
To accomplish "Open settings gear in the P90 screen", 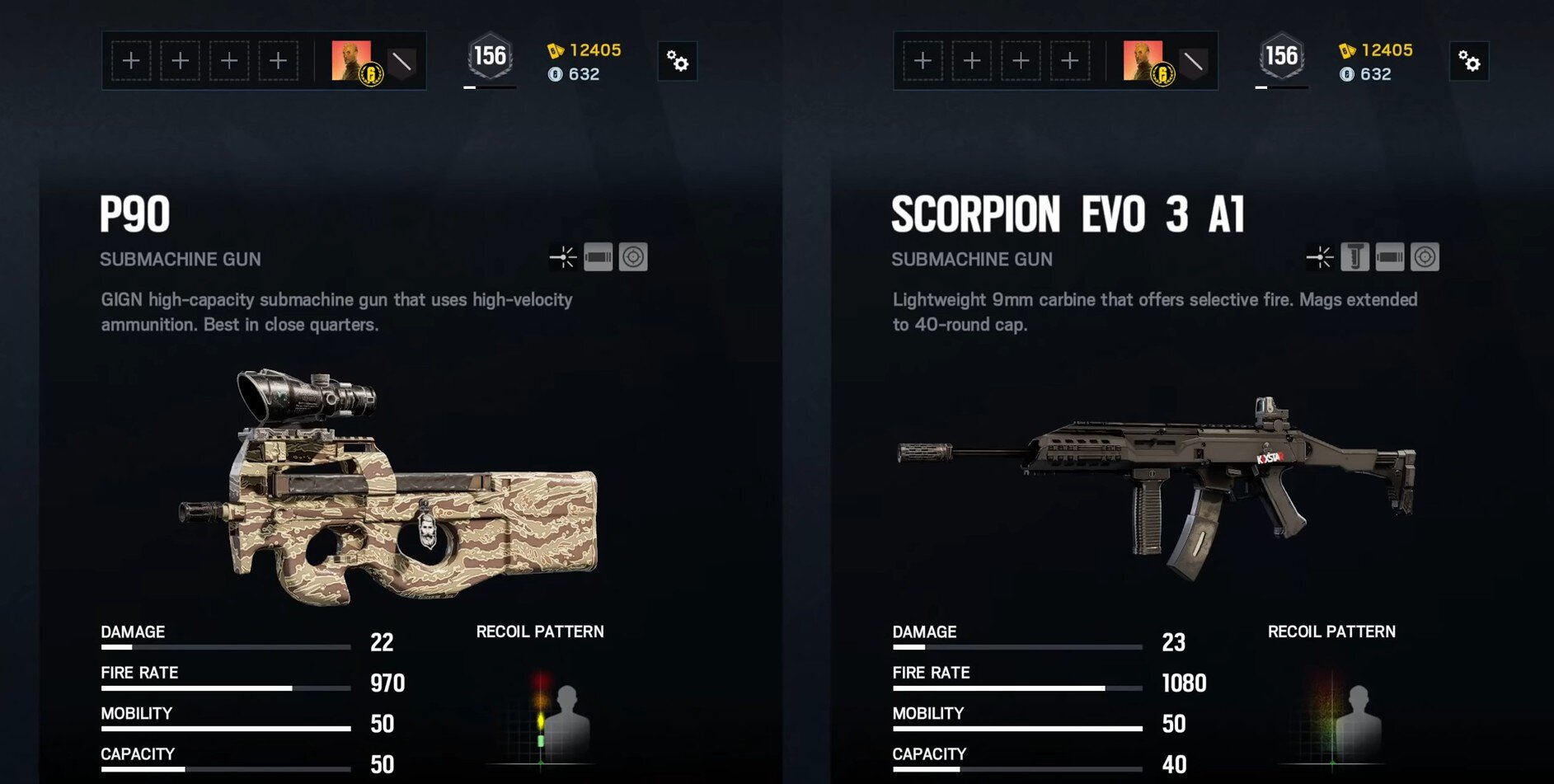I will tap(678, 61).
